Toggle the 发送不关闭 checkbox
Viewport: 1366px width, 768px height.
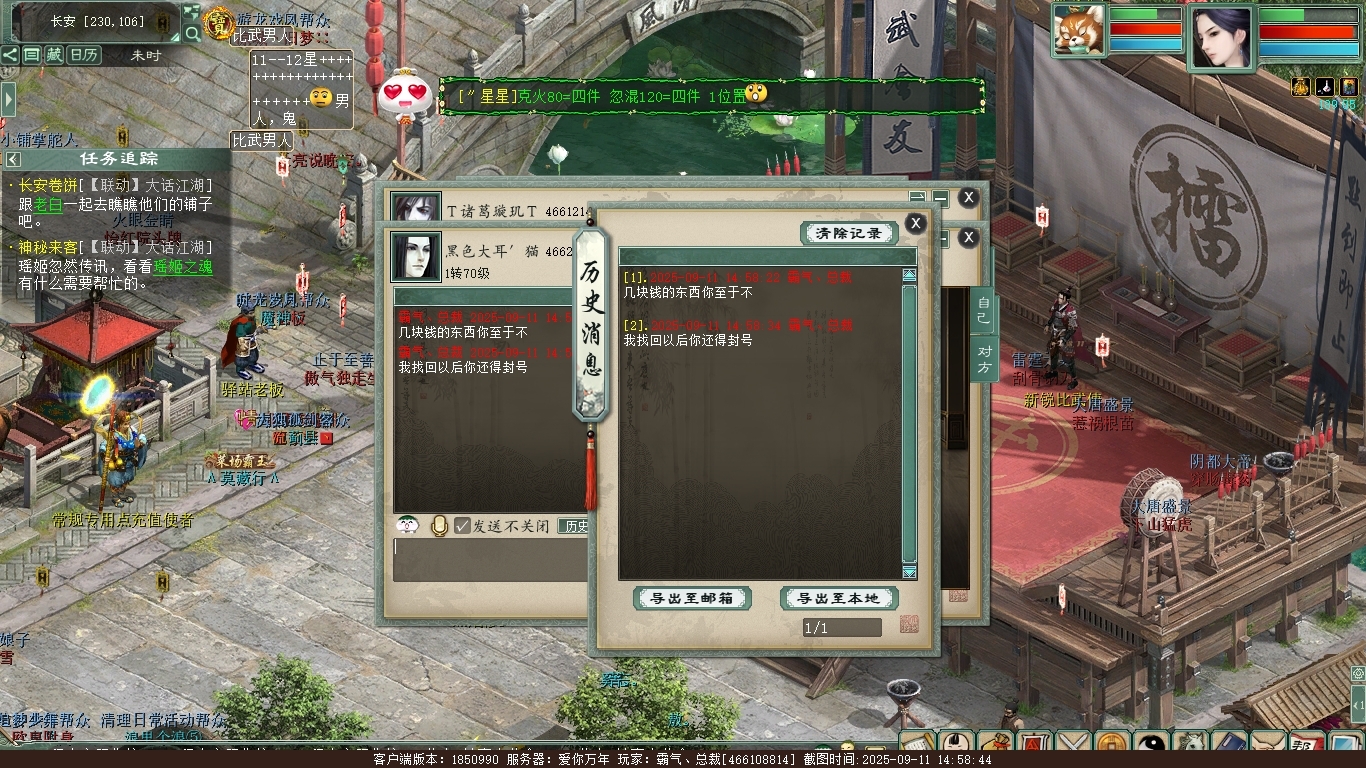tap(463, 525)
